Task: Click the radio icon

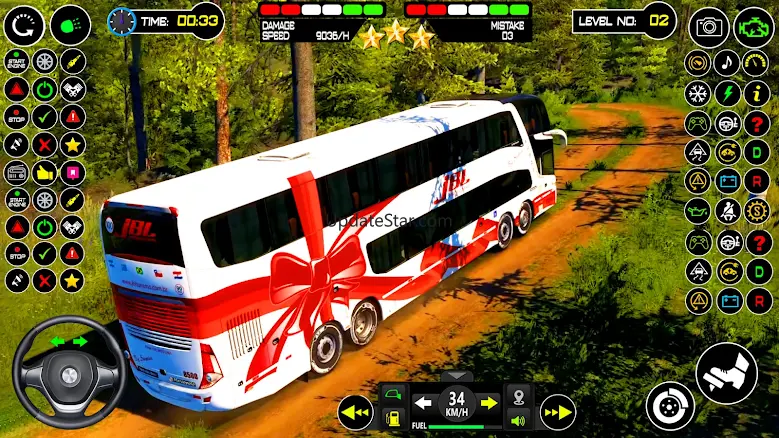Action: click(x=17, y=171)
